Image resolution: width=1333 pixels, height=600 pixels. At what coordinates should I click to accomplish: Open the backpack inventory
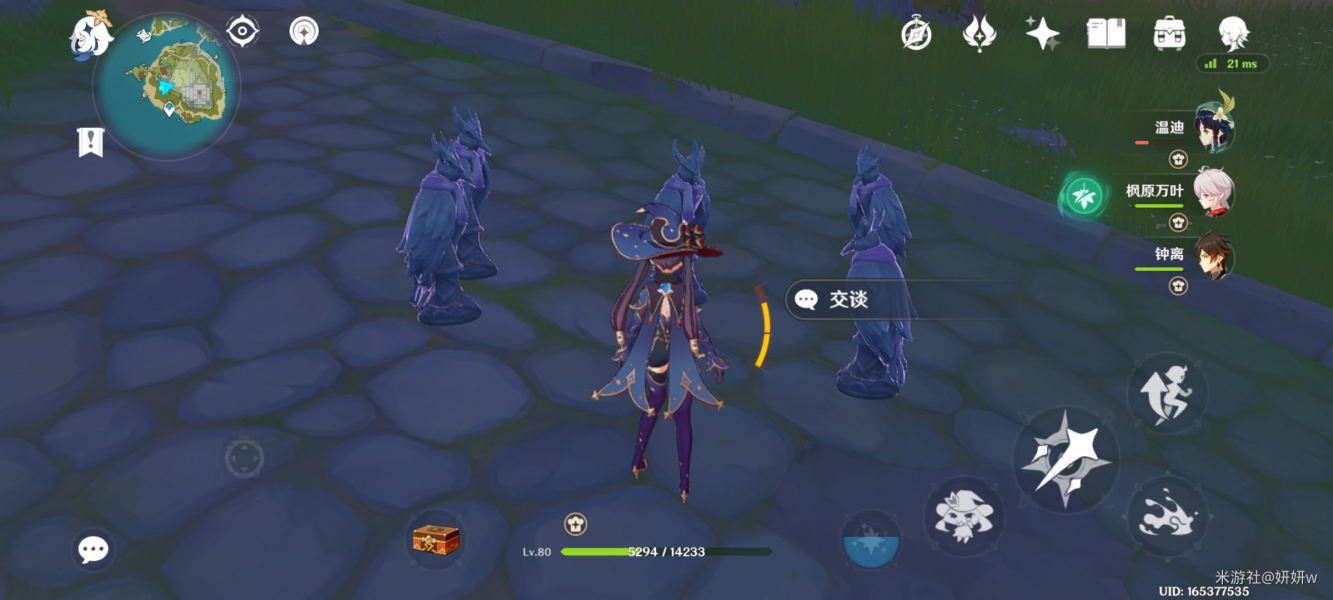pyautogui.click(x=1169, y=34)
